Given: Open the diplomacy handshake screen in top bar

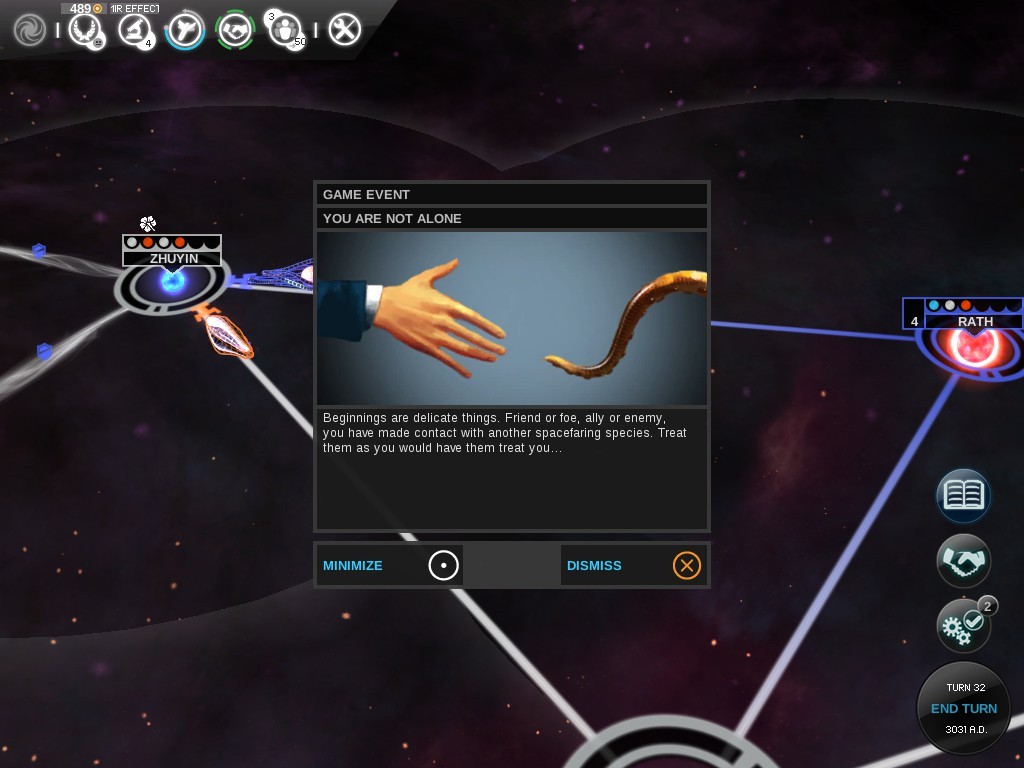Looking at the screenshot, I should 236,30.
